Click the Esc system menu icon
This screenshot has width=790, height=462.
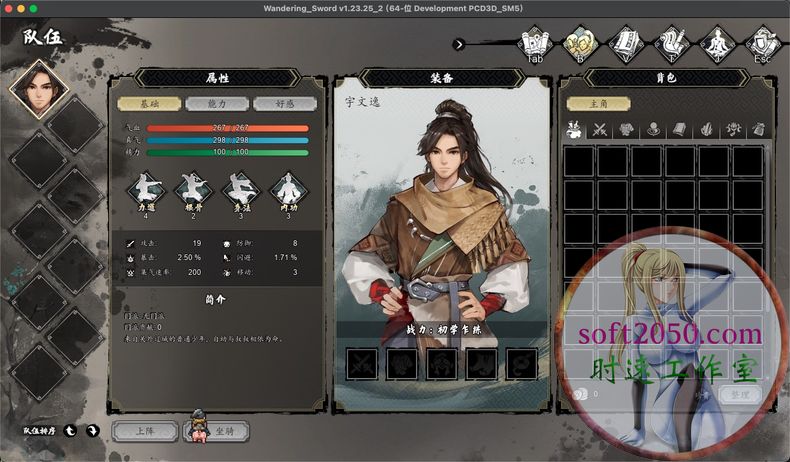pyautogui.click(x=762, y=43)
